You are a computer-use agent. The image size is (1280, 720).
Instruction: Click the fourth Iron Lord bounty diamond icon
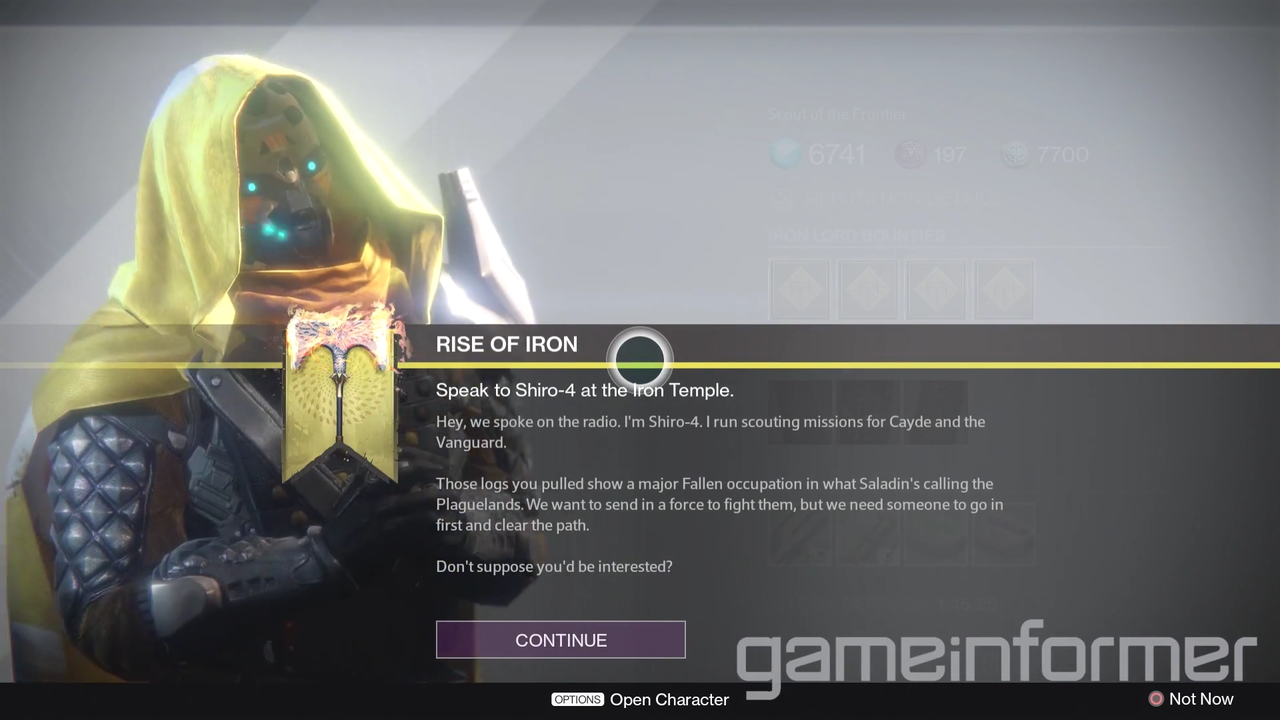point(1004,289)
